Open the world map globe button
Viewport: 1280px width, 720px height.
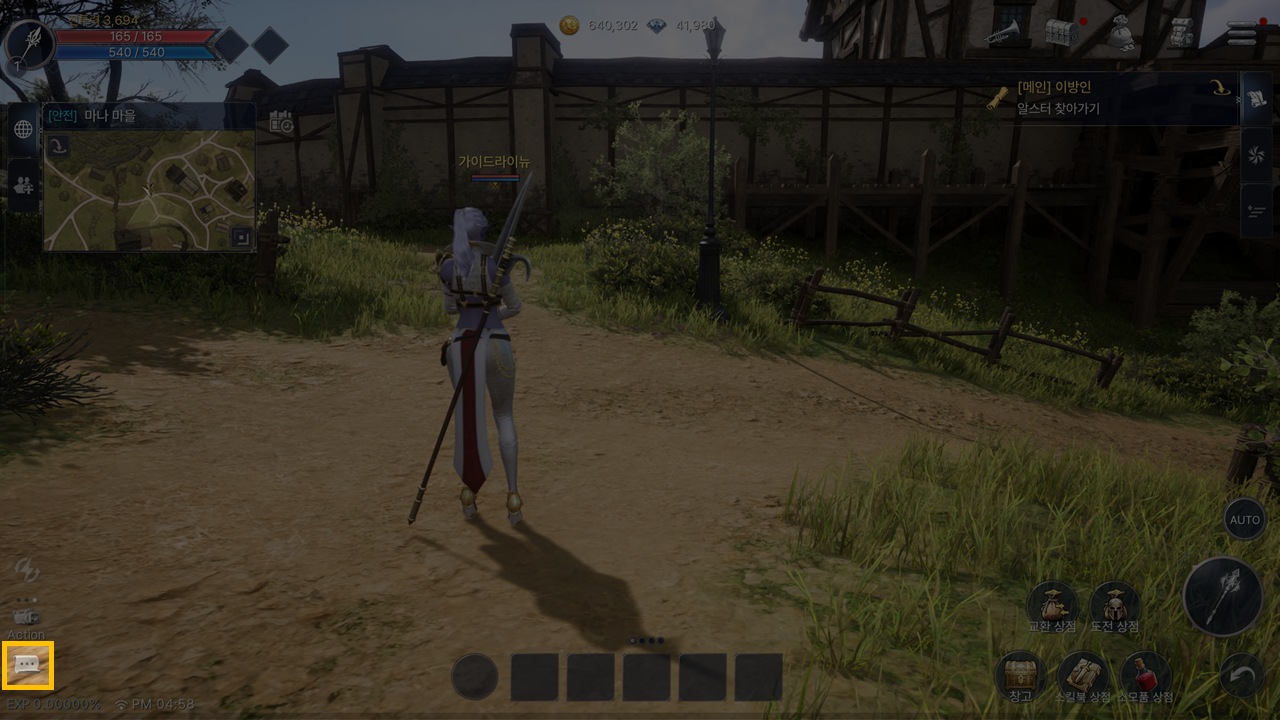[x=23, y=129]
